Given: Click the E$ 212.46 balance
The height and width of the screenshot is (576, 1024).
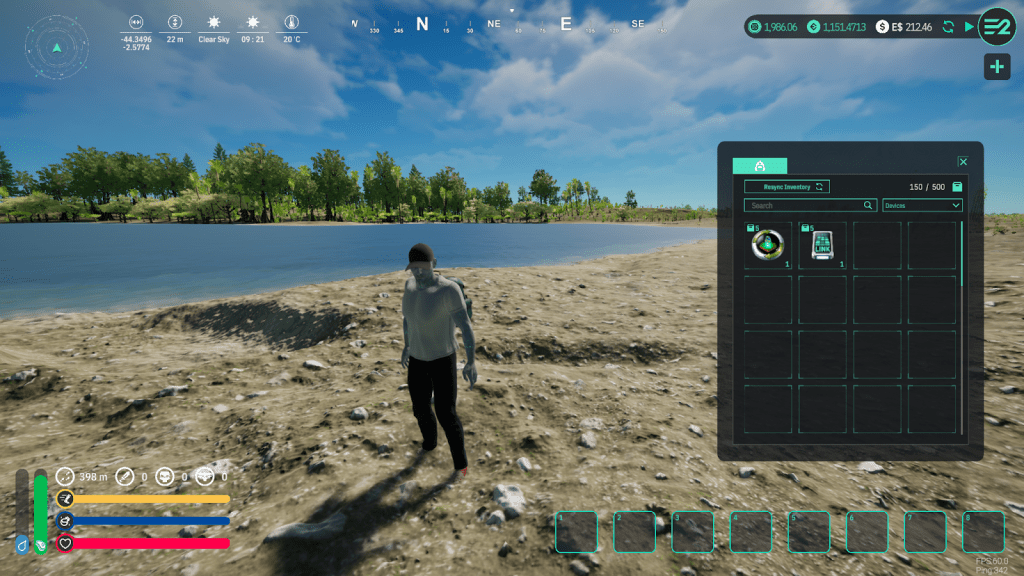Looking at the screenshot, I should tap(904, 27).
